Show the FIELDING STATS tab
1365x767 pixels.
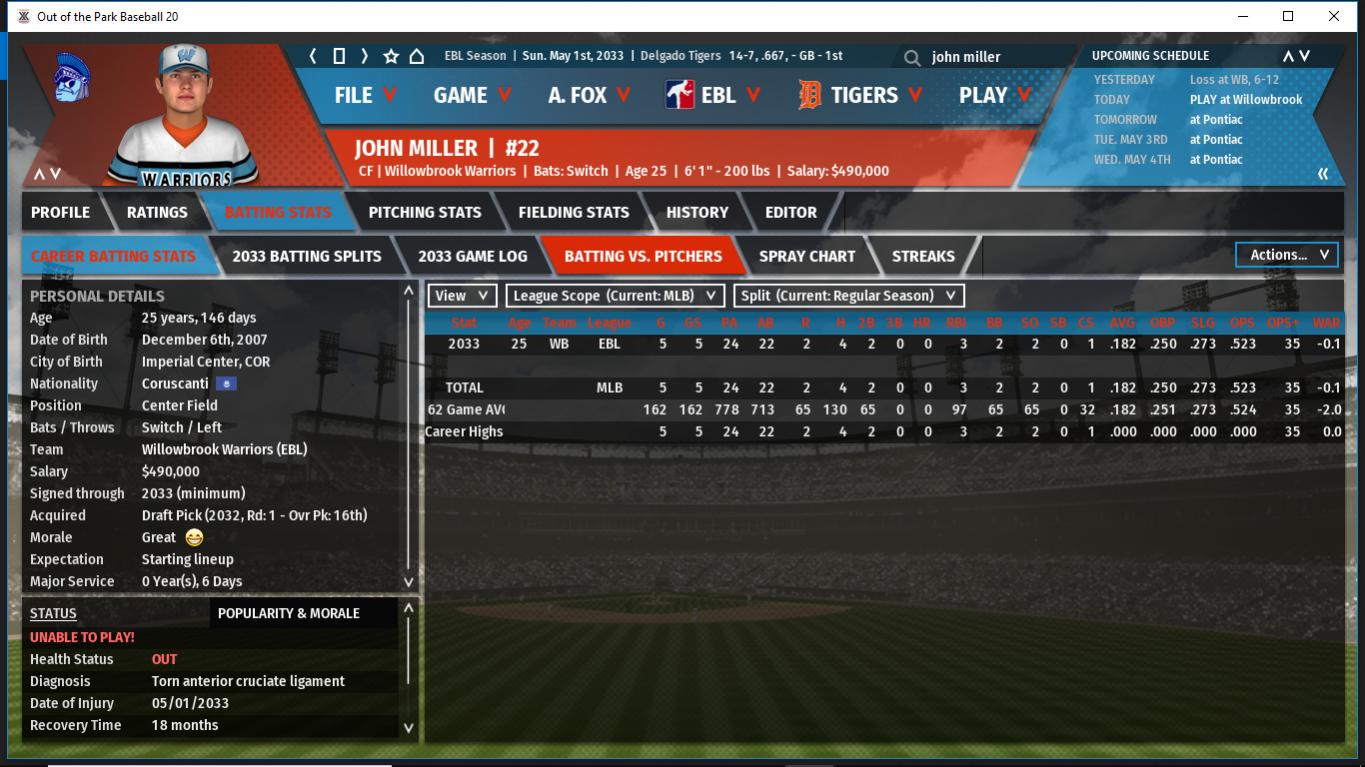pos(573,212)
